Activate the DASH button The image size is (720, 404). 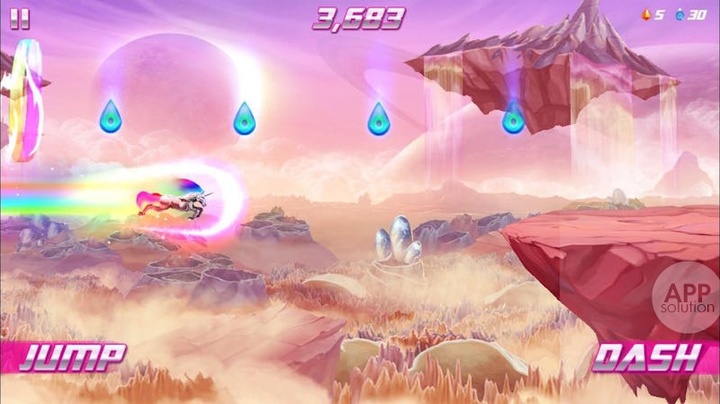647,357
